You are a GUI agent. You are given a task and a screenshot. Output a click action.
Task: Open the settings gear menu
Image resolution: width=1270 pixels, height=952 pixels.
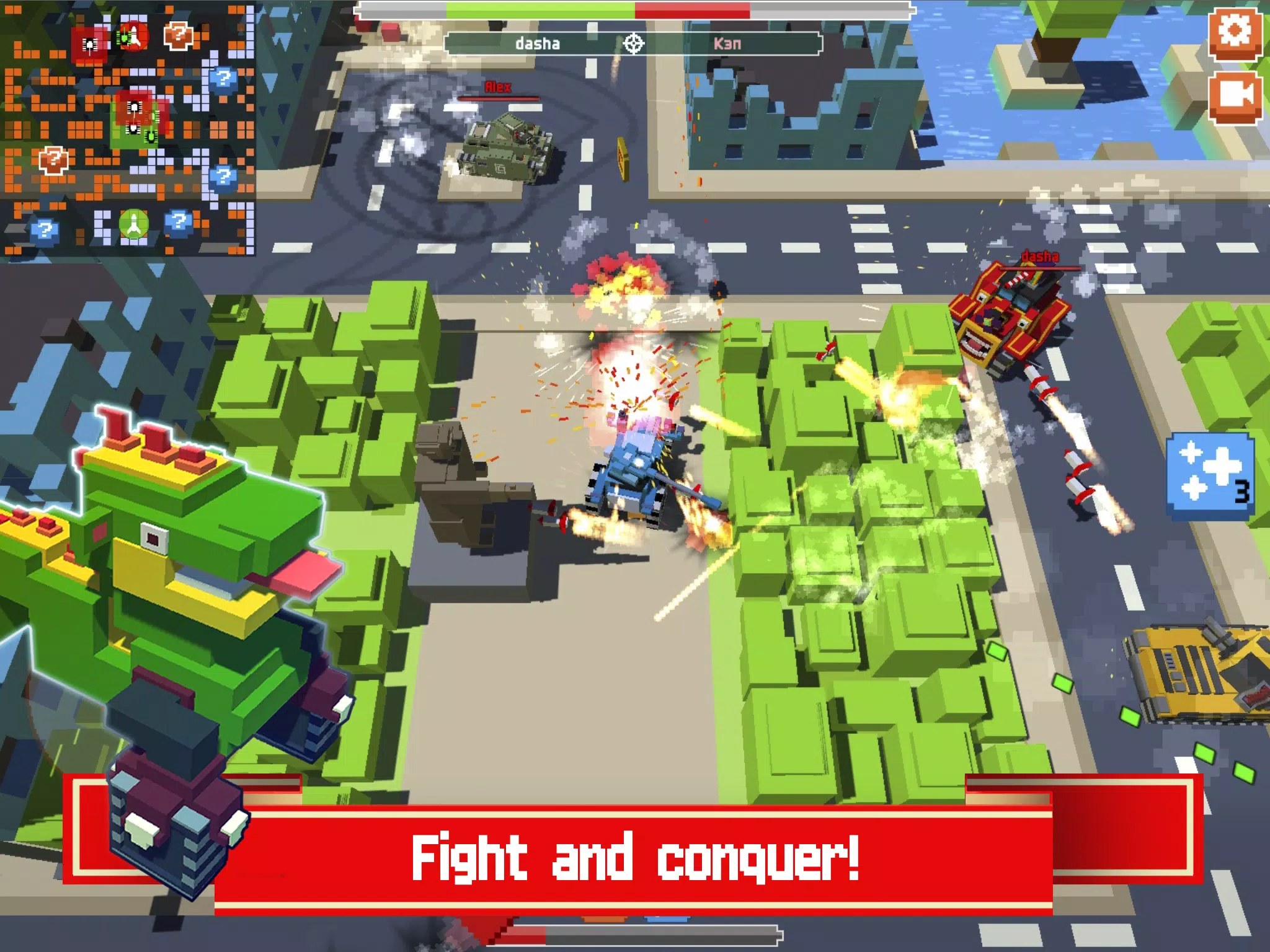[x=1235, y=32]
